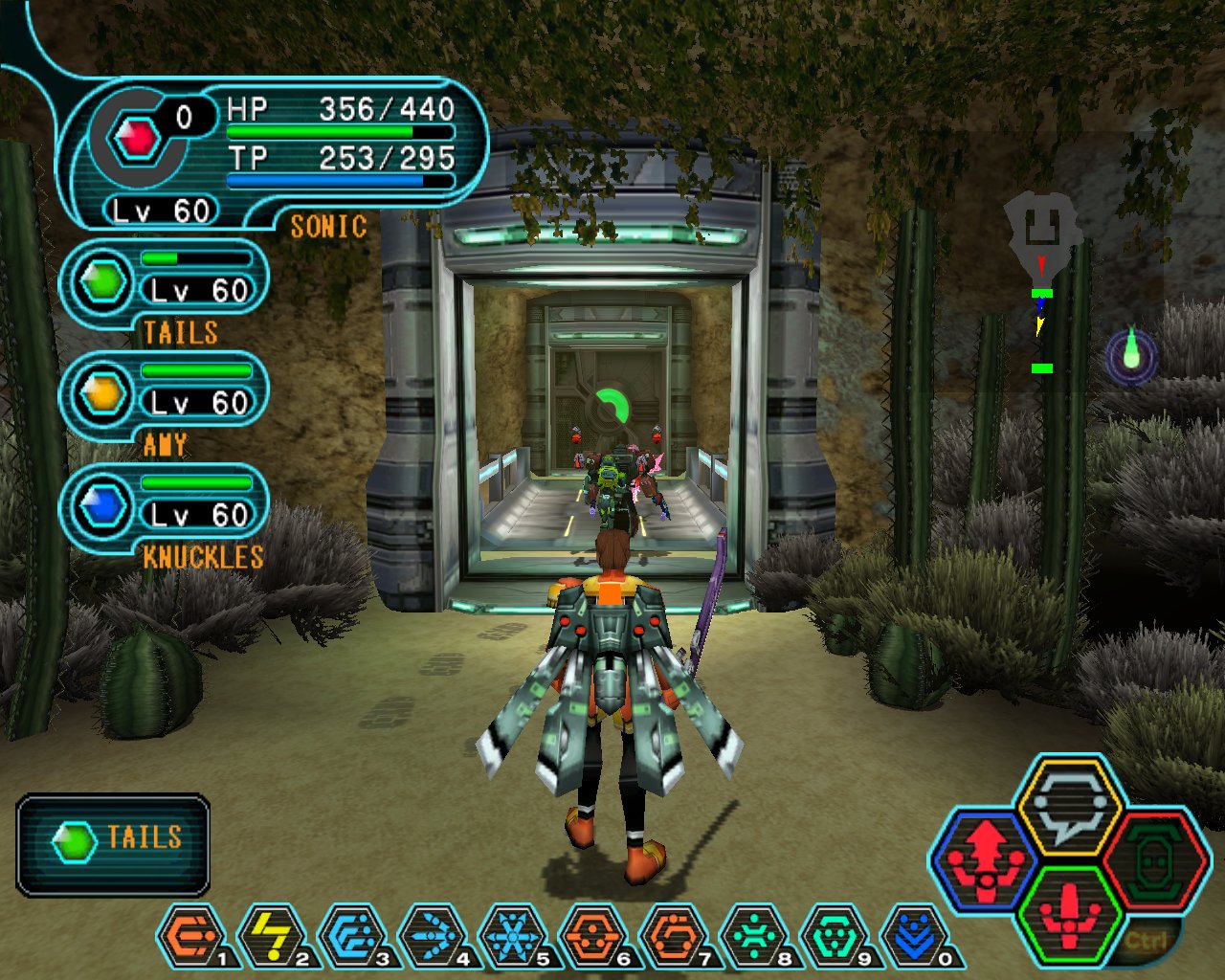
Task: Choose the teal hexagon technique in slot 9
Action: click(x=834, y=935)
